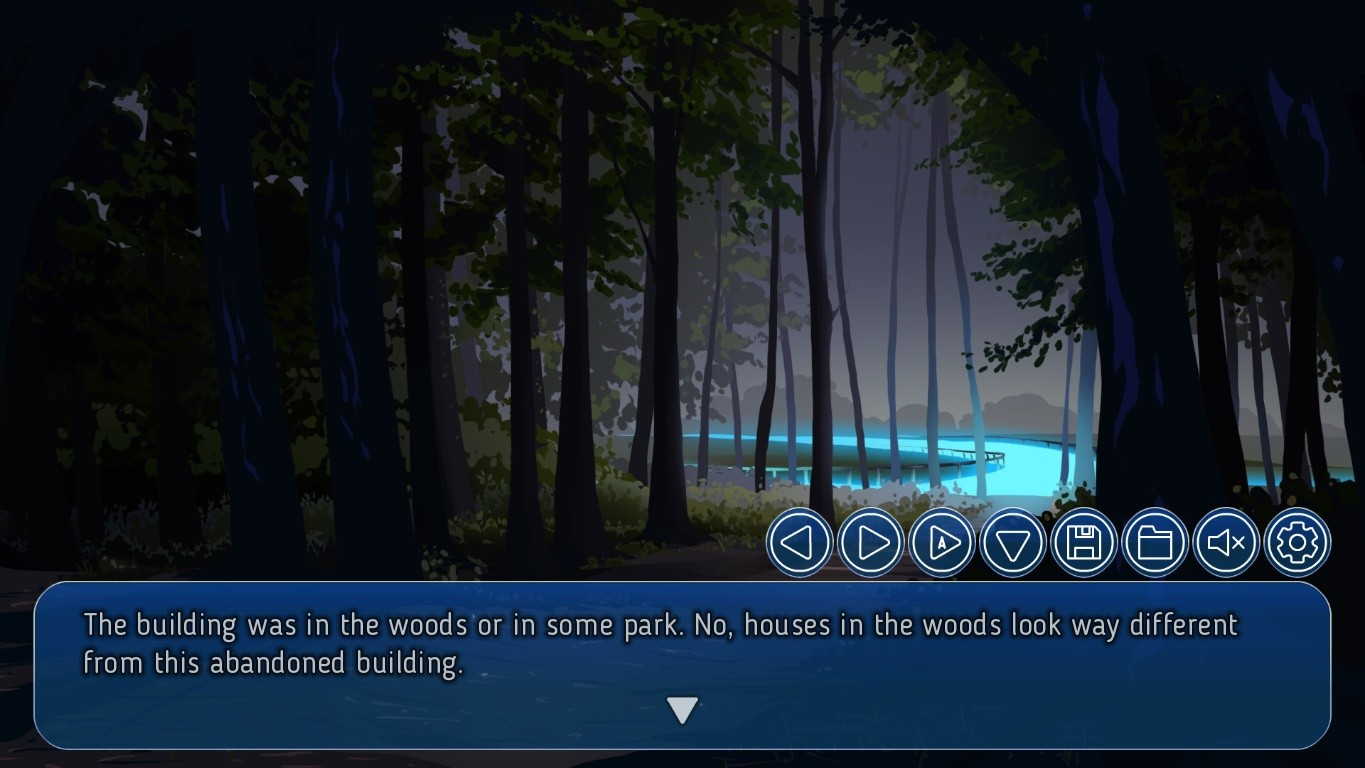Toggle sound with the muted speaker button

pos(1226,543)
